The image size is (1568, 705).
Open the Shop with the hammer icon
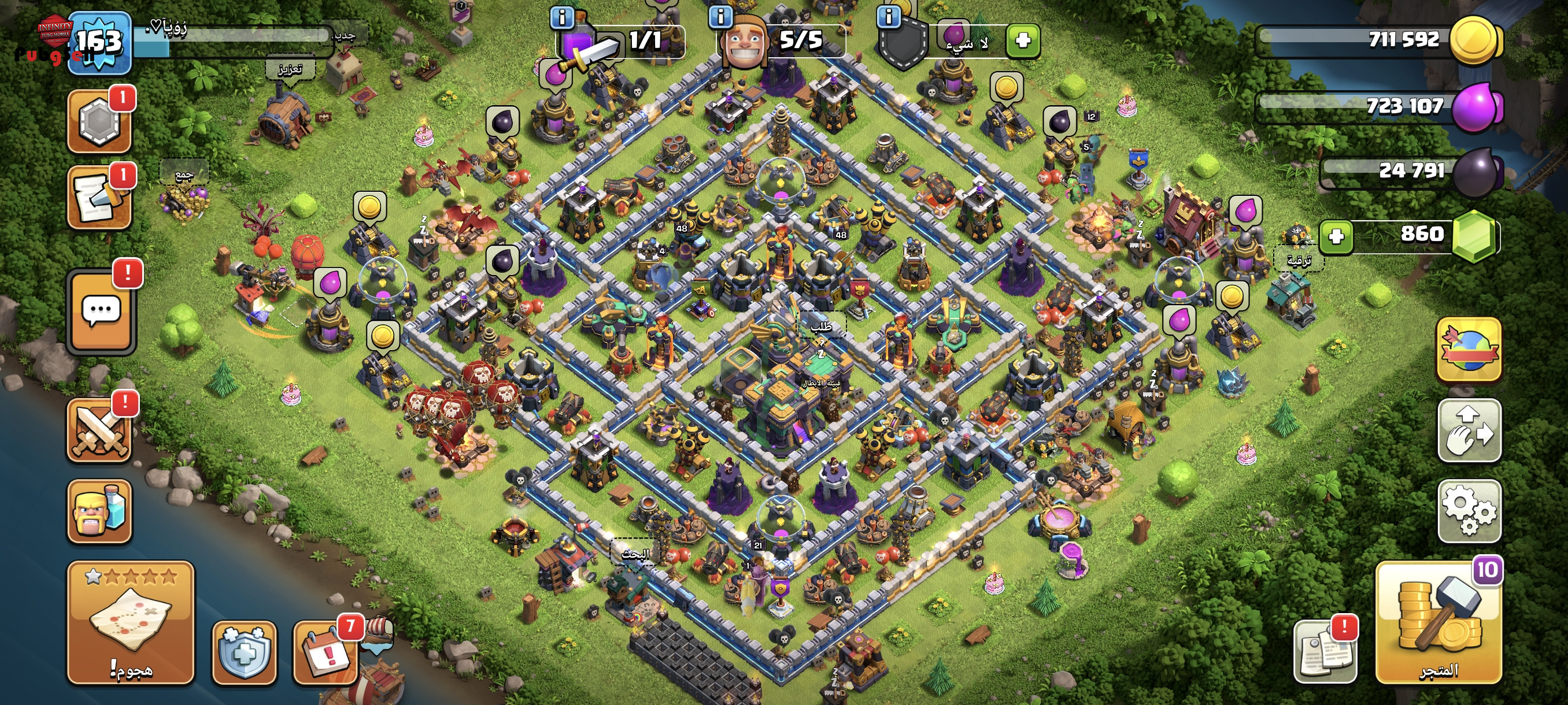(1438, 622)
